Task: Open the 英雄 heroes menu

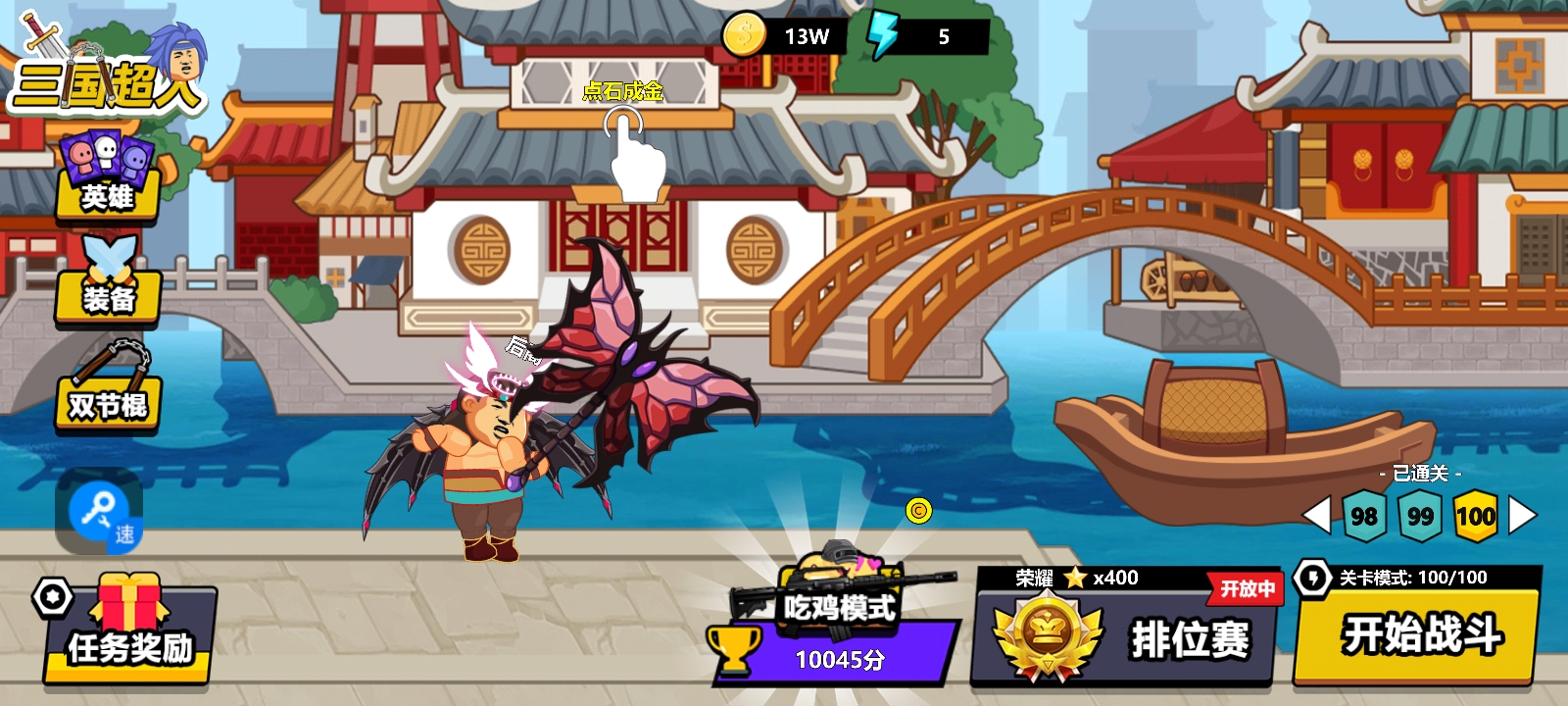Action: [108, 176]
